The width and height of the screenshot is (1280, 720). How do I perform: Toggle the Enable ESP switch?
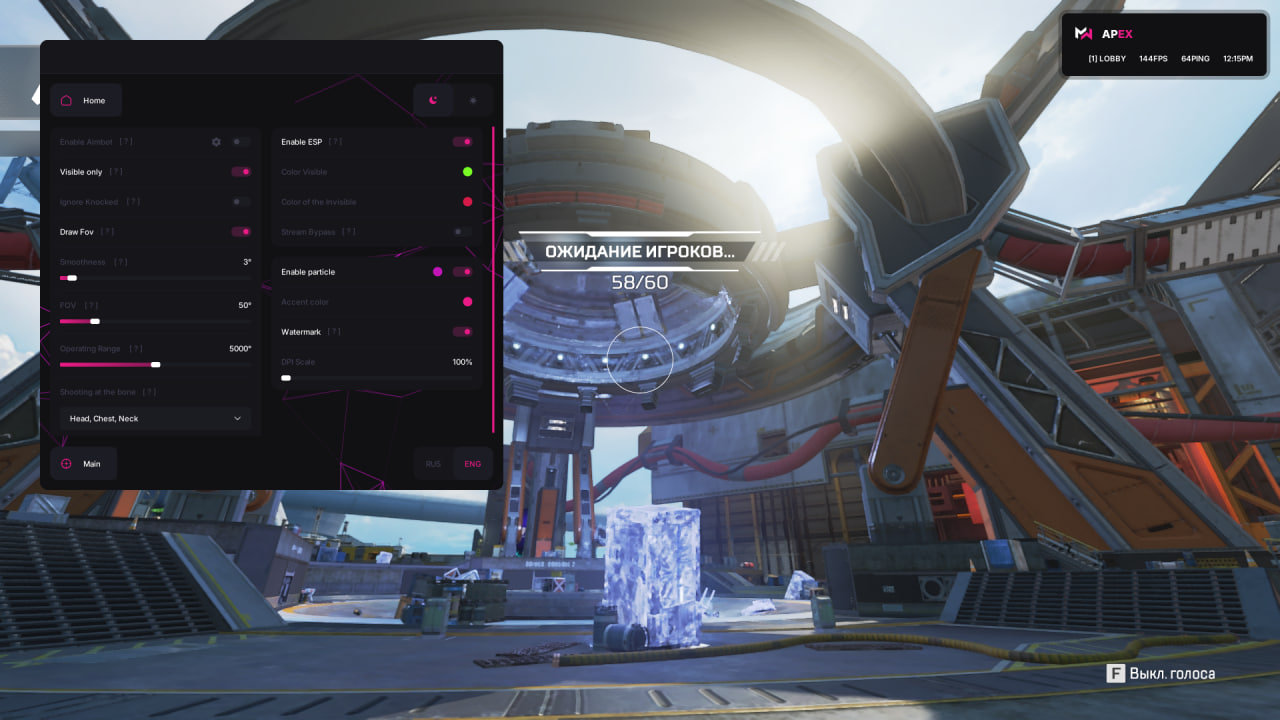[462, 142]
